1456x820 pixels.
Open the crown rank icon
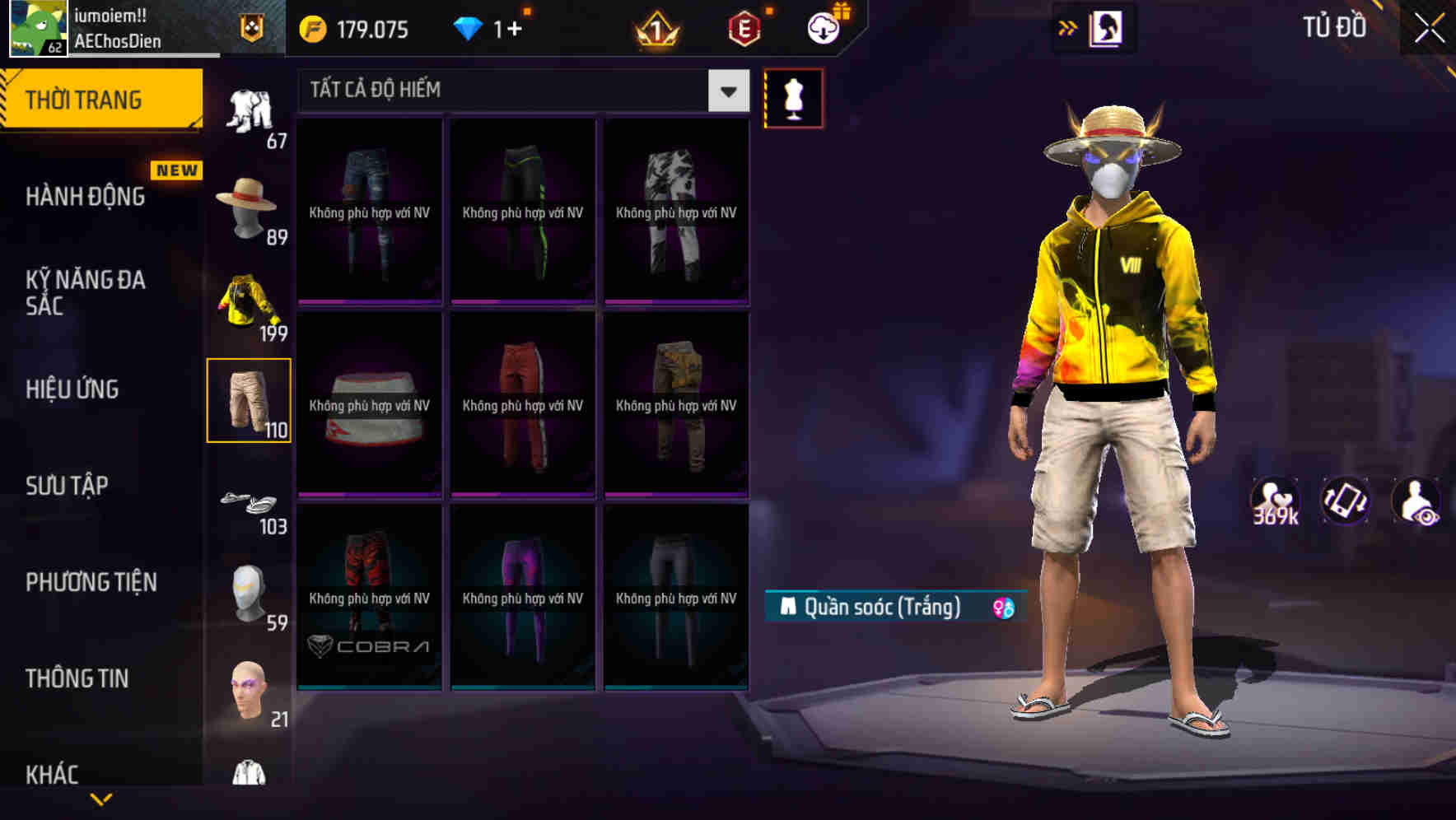pos(659,29)
